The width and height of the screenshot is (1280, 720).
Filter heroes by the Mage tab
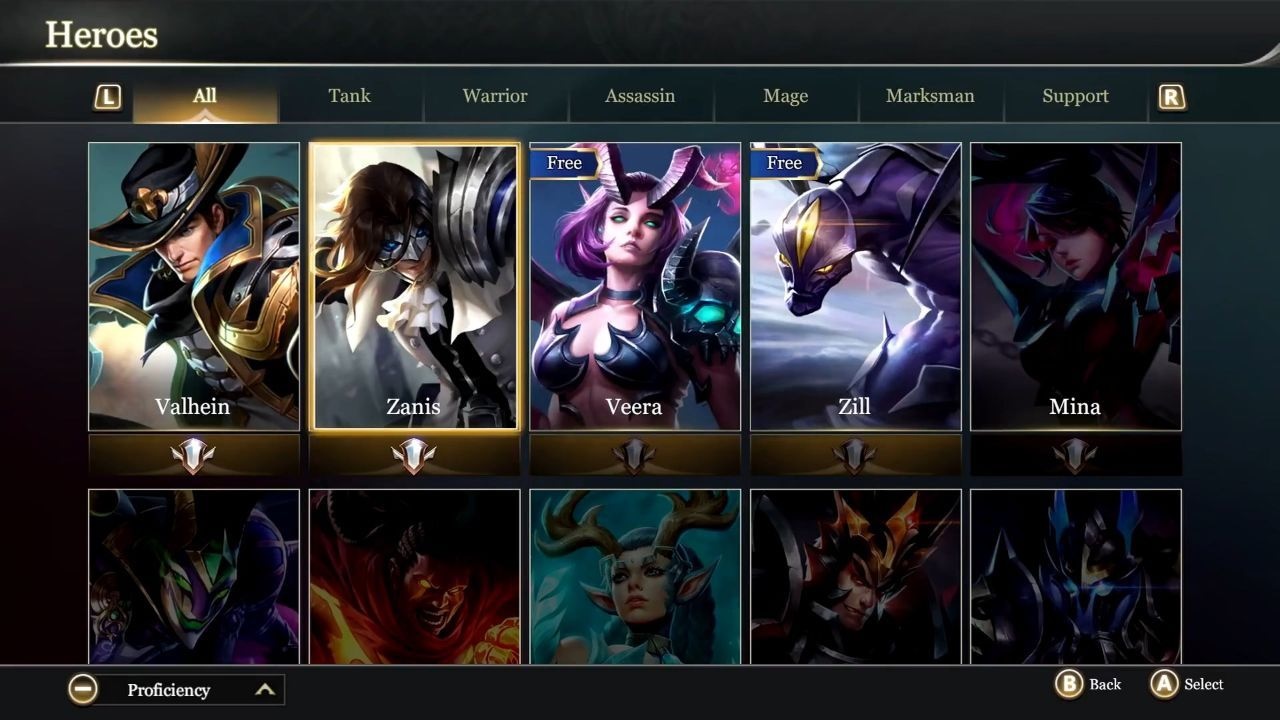(x=785, y=97)
